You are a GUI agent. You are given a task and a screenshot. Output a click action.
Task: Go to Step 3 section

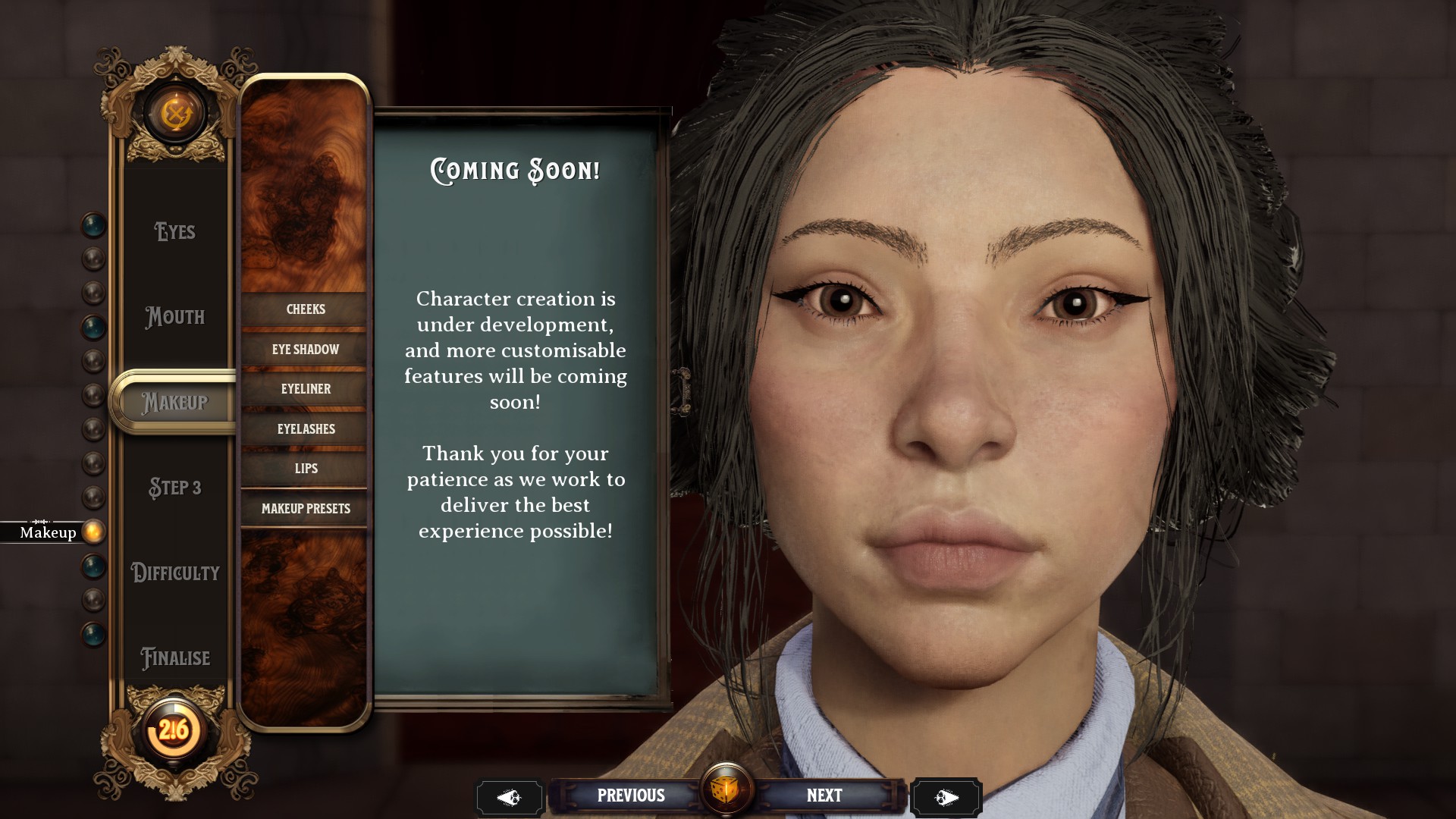click(x=175, y=488)
